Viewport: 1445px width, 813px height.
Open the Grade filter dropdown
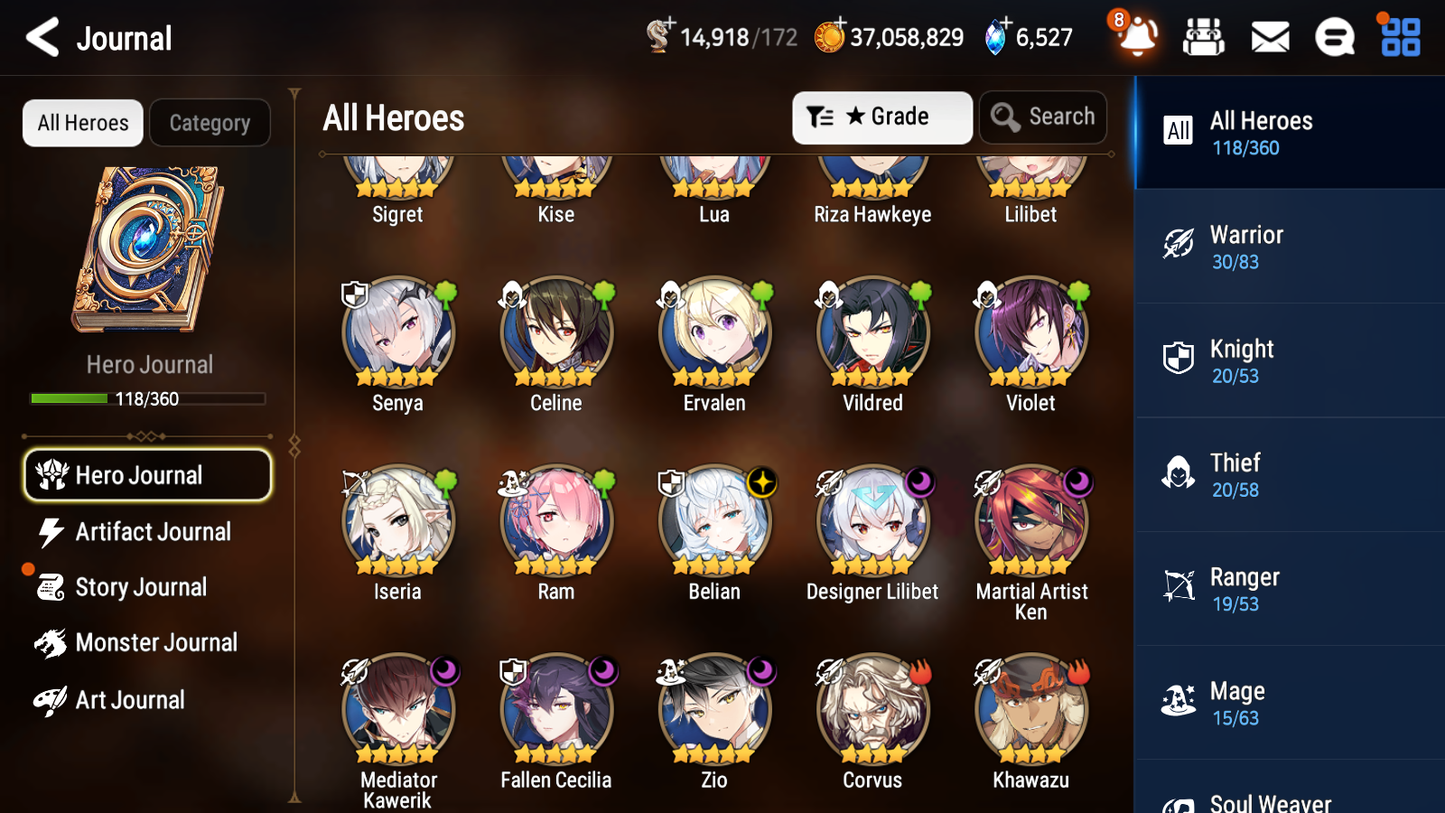point(882,117)
